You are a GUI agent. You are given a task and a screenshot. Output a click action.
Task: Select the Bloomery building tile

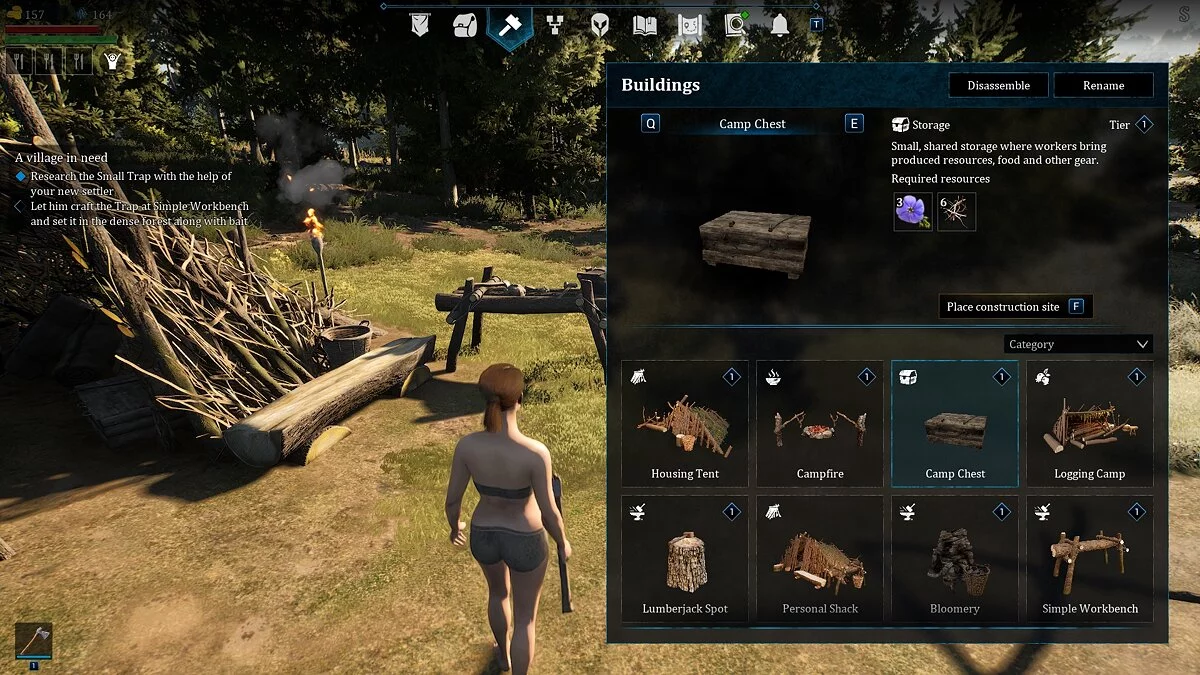click(x=955, y=559)
